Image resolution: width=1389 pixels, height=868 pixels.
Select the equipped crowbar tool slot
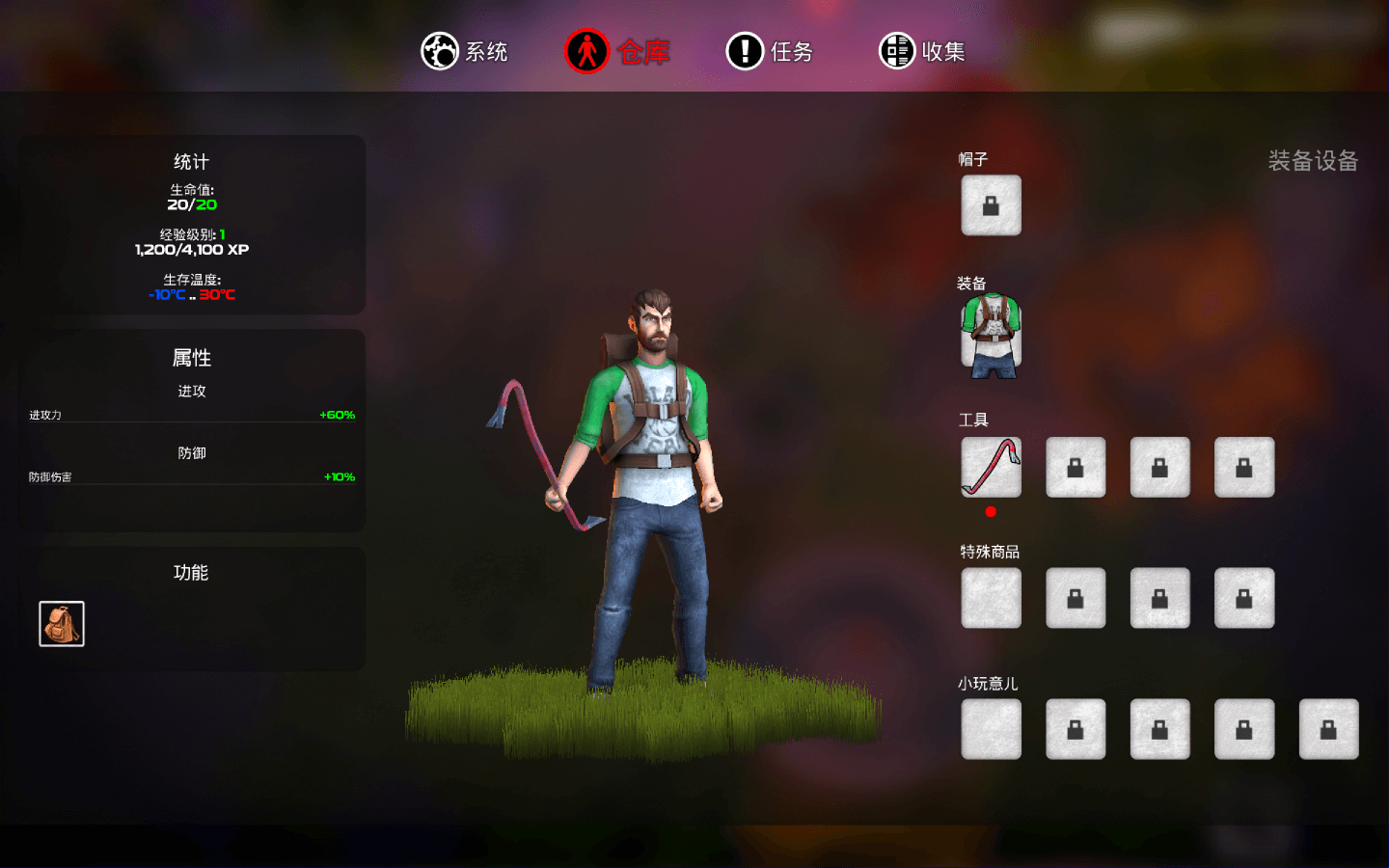tap(990, 467)
